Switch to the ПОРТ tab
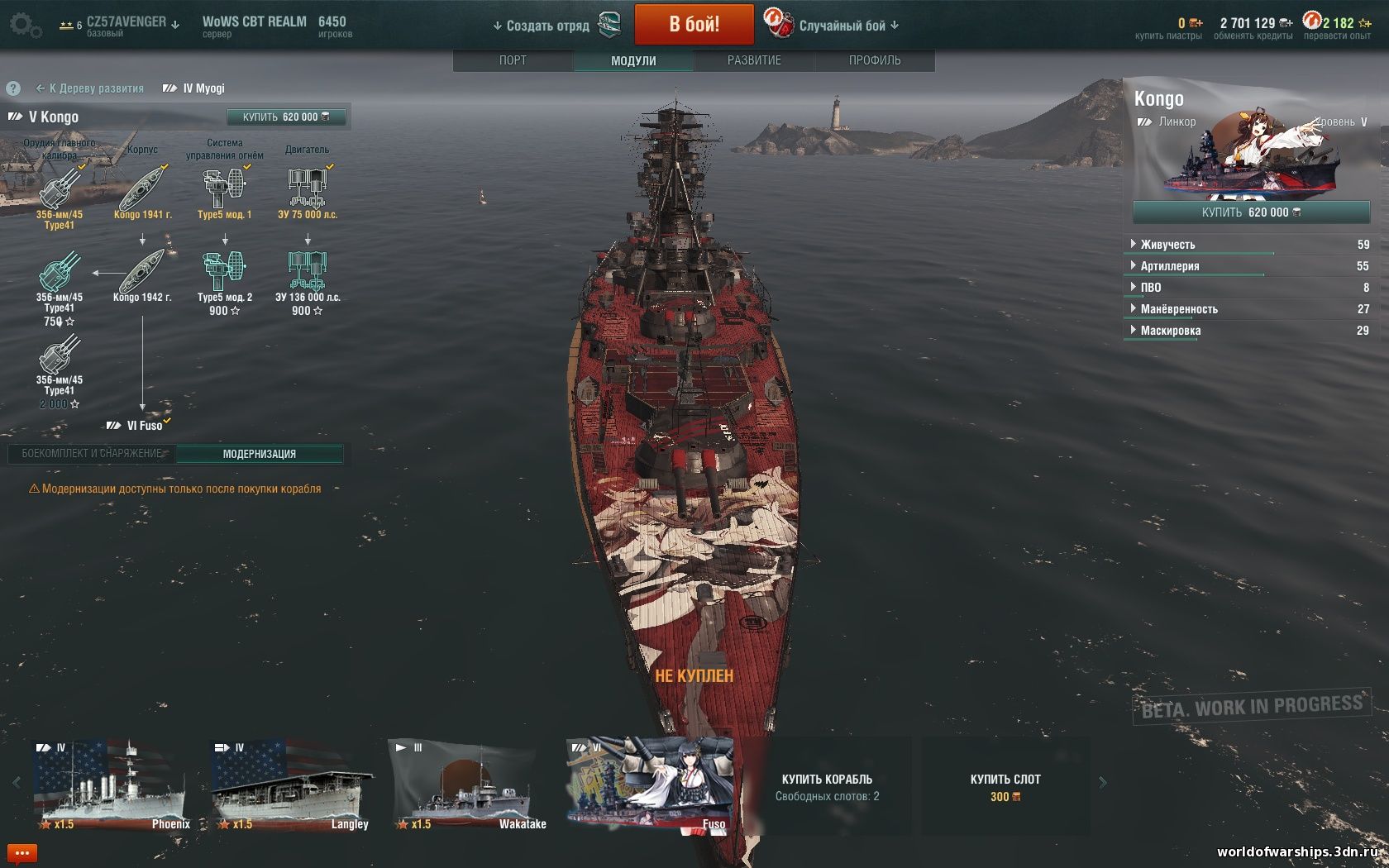This screenshot has width=1389, height=868. click(x=514, y=60)
